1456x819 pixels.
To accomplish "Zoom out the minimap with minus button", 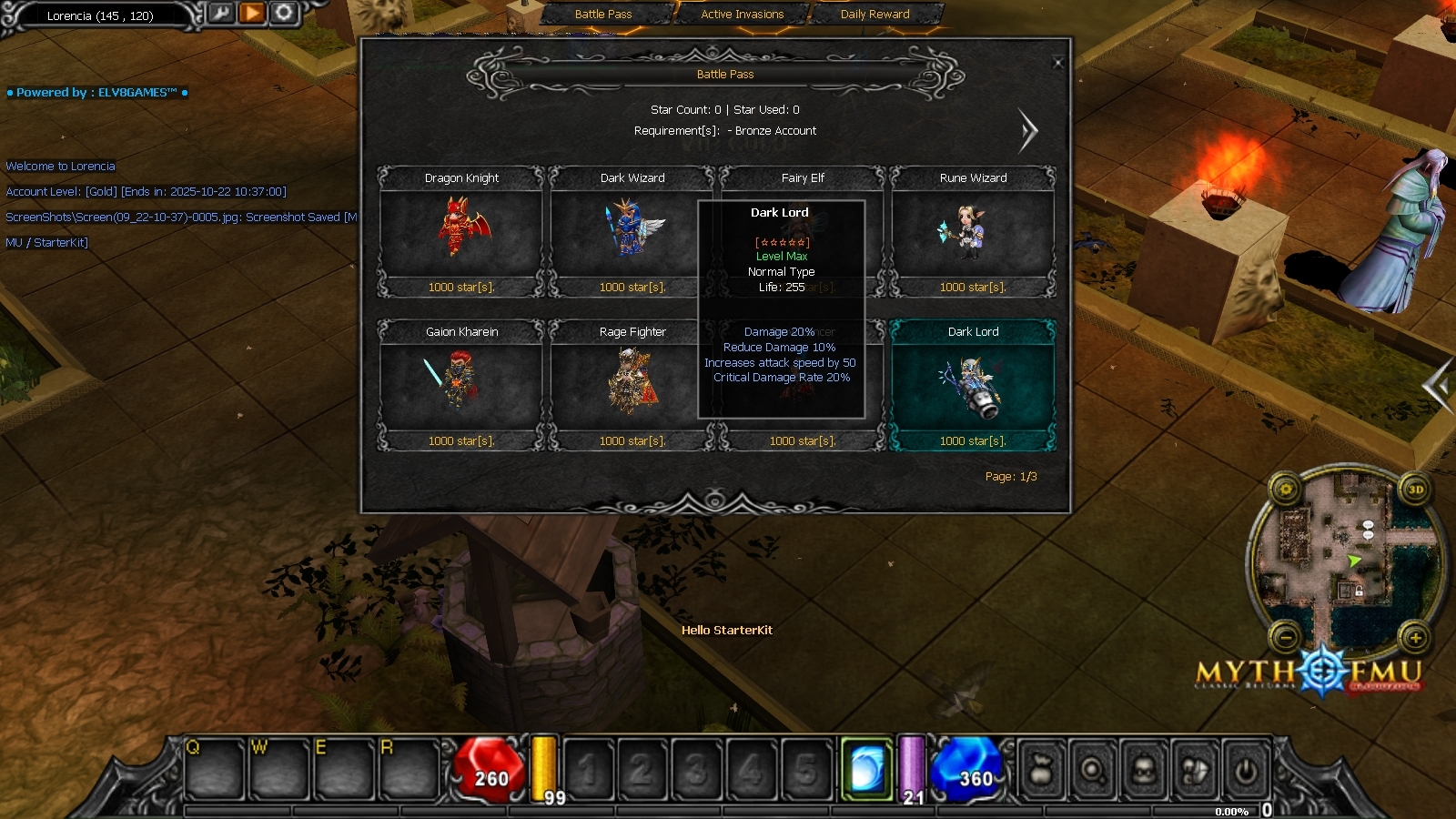I will pos(1286,638).
